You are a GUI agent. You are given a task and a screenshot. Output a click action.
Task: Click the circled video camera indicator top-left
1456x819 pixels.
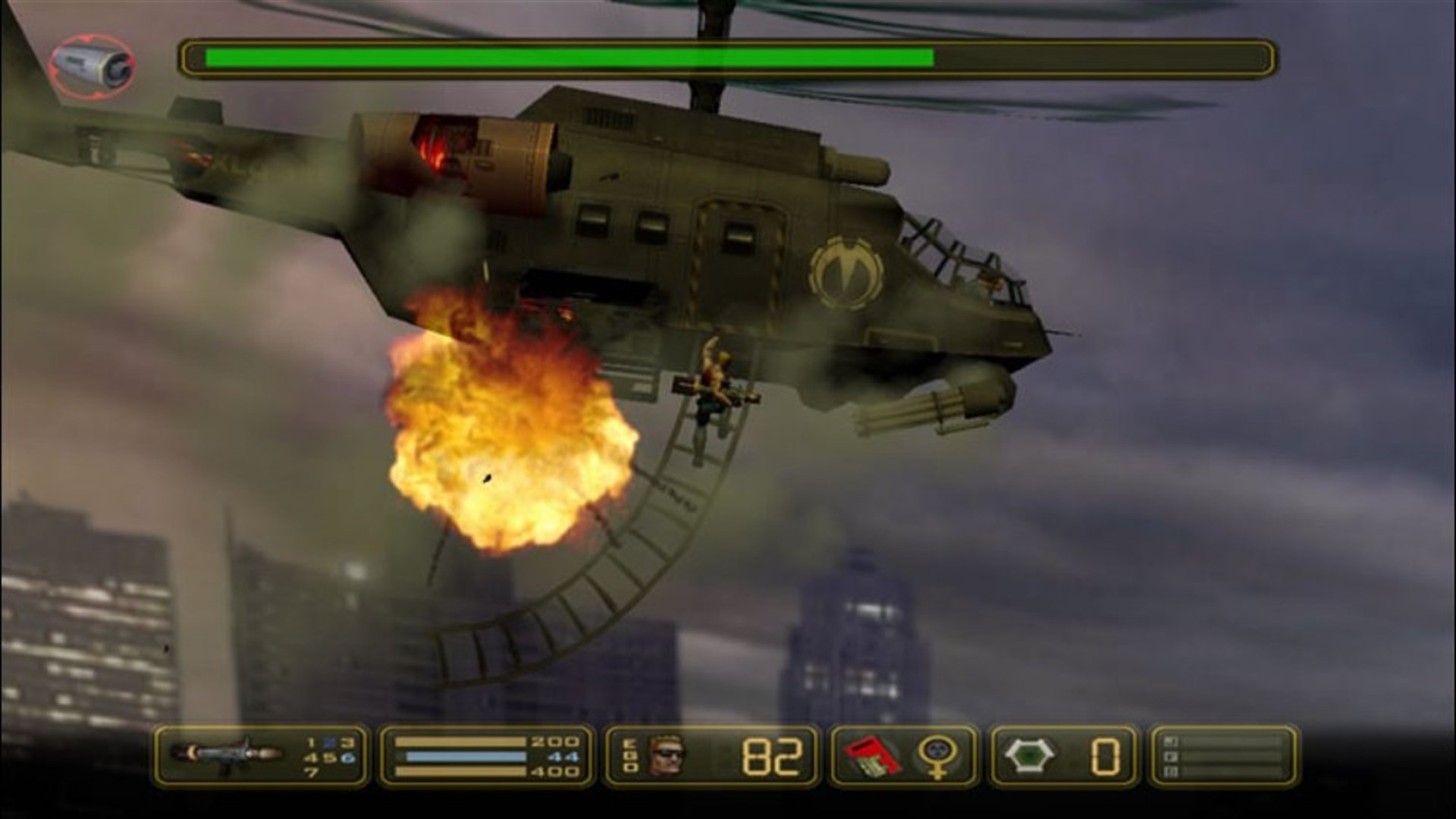pyautogui.click(x=91, y=64)
